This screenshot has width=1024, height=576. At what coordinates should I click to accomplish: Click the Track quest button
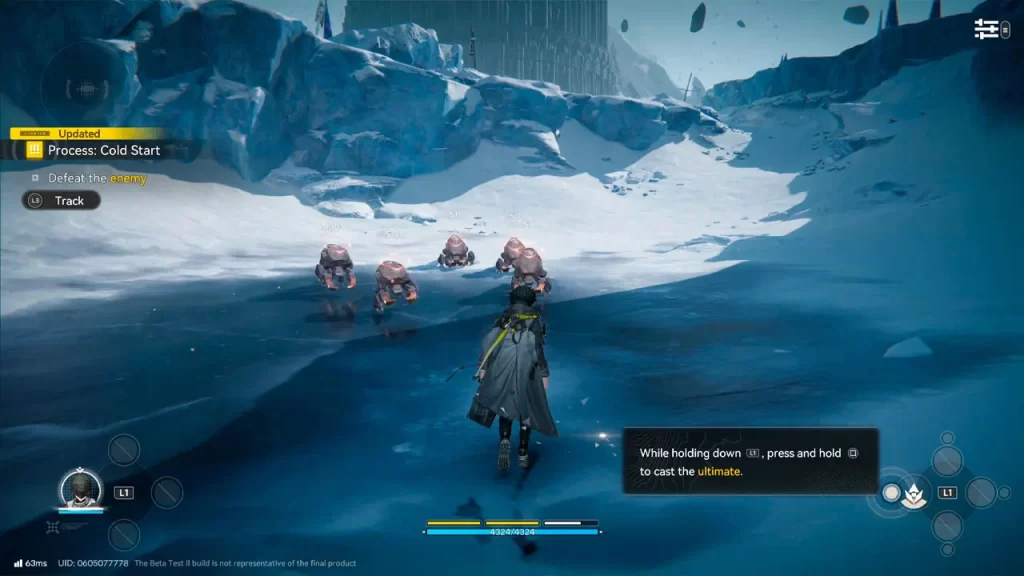(61, 200)
